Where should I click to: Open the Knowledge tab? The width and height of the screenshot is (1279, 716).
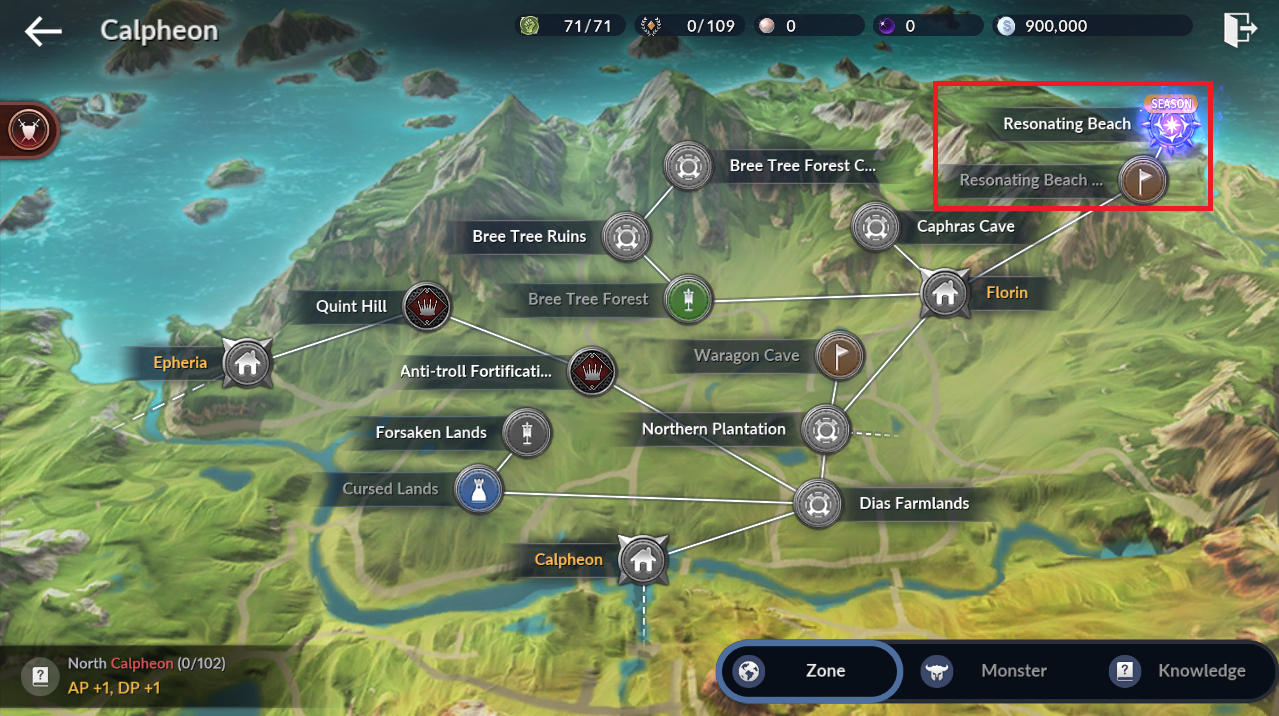click(x=1181, y=671)
